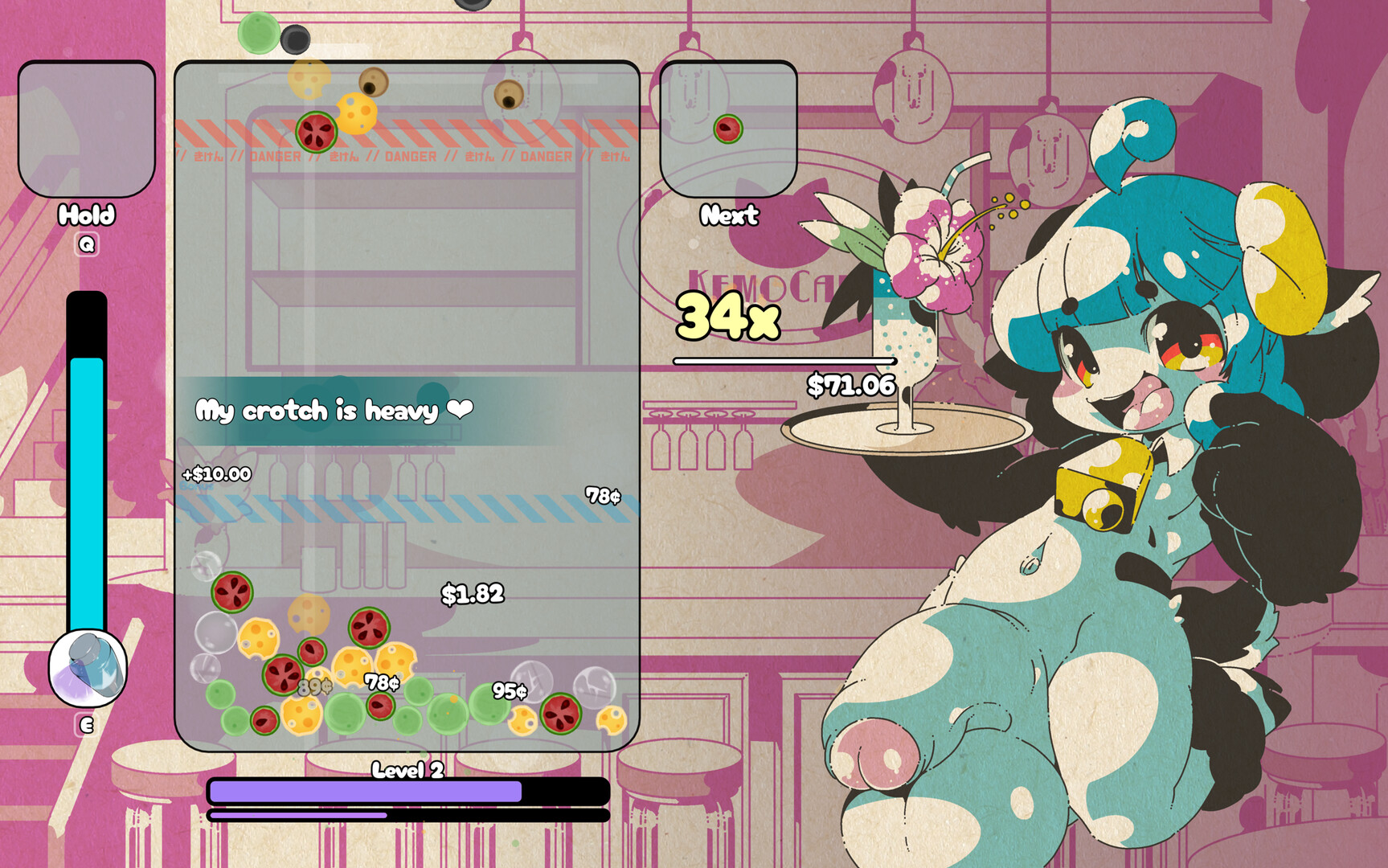Click the 95¢ price tag near the bubbles
This screenshot has width=1388, height=868.
tap(511, 690)
